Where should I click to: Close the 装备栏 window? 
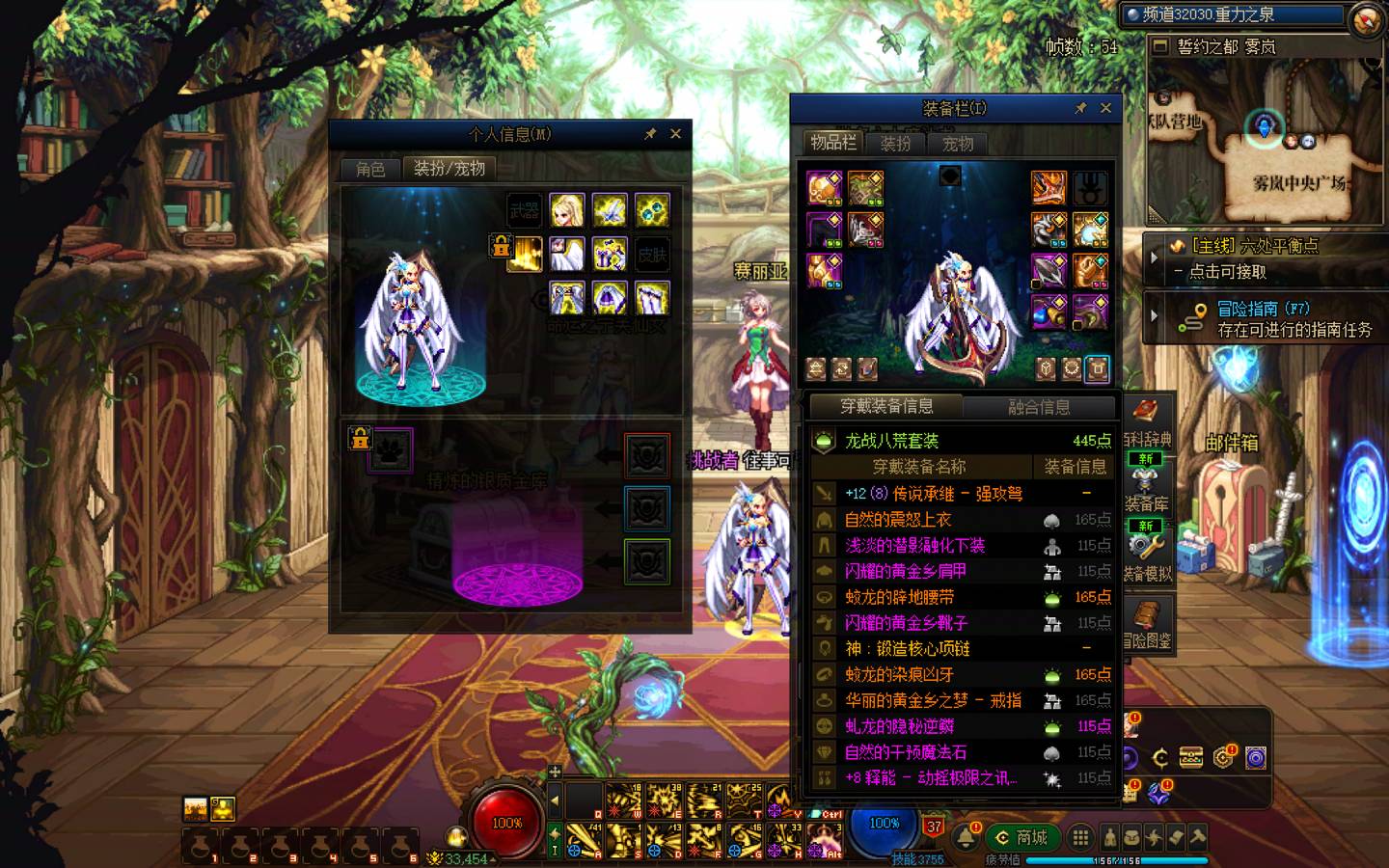pos(1105,108)
